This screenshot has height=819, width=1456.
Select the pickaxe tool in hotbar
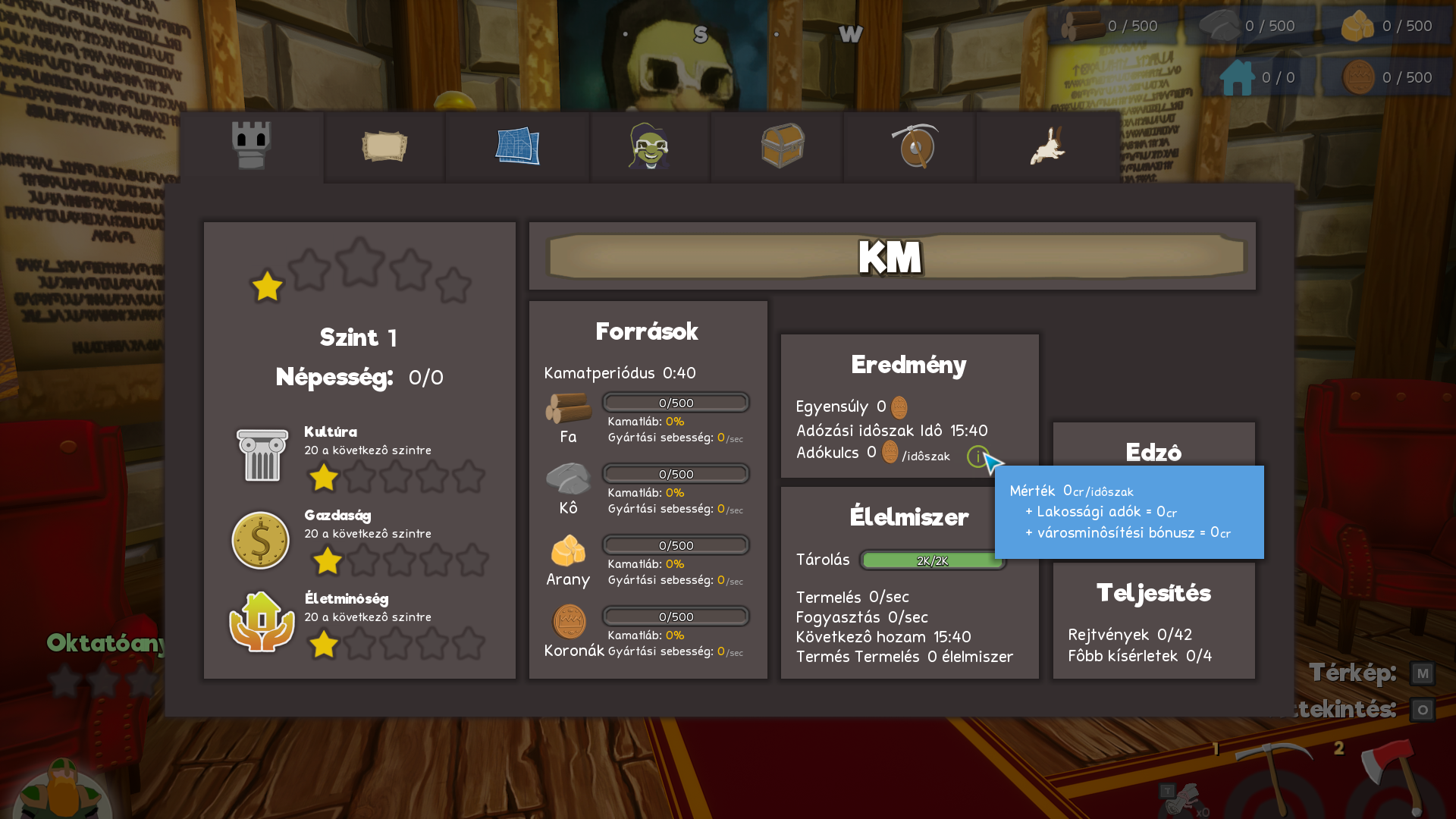(x=1272, y=777)
